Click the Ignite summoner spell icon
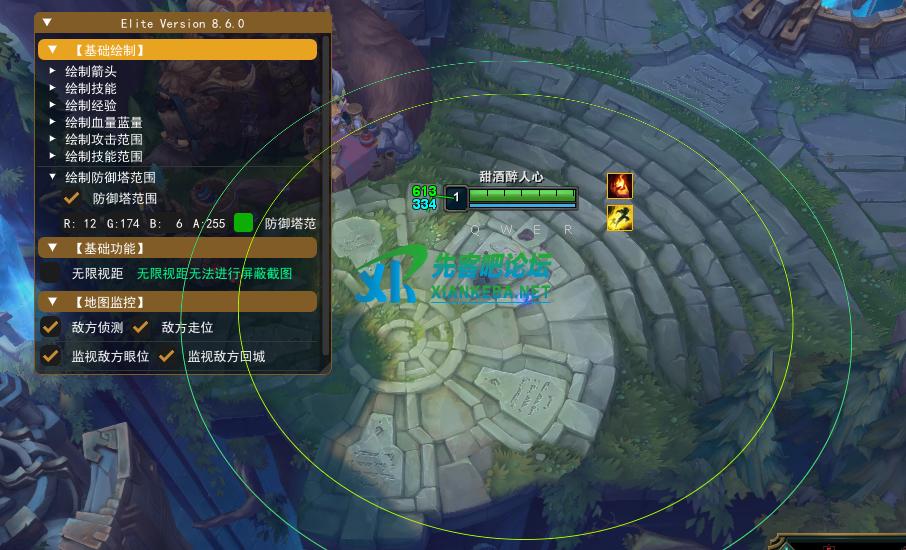 click(x=620, y=185)
